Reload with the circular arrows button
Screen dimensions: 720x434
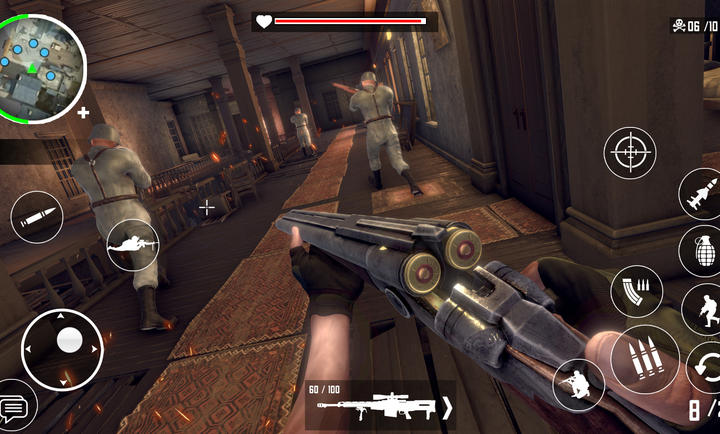[706, 366]
